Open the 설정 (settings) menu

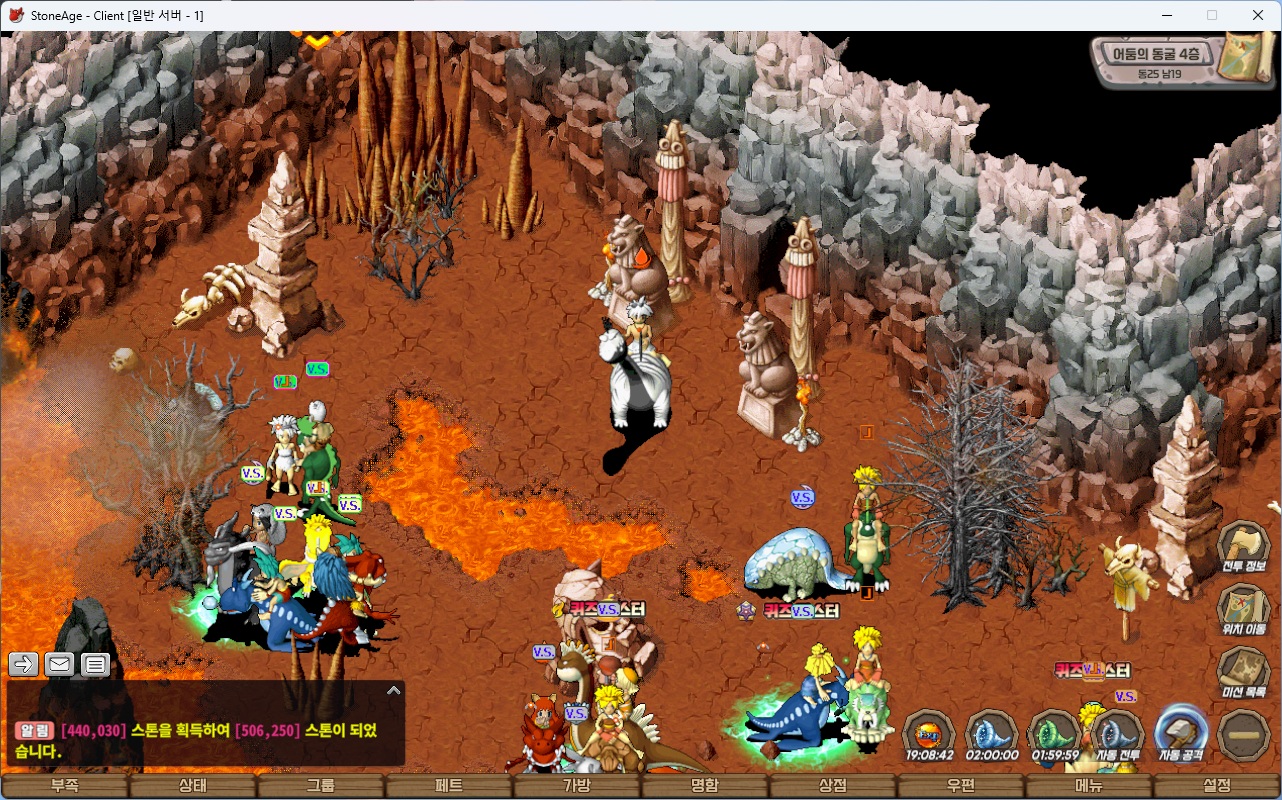(x=1217, y=786)
